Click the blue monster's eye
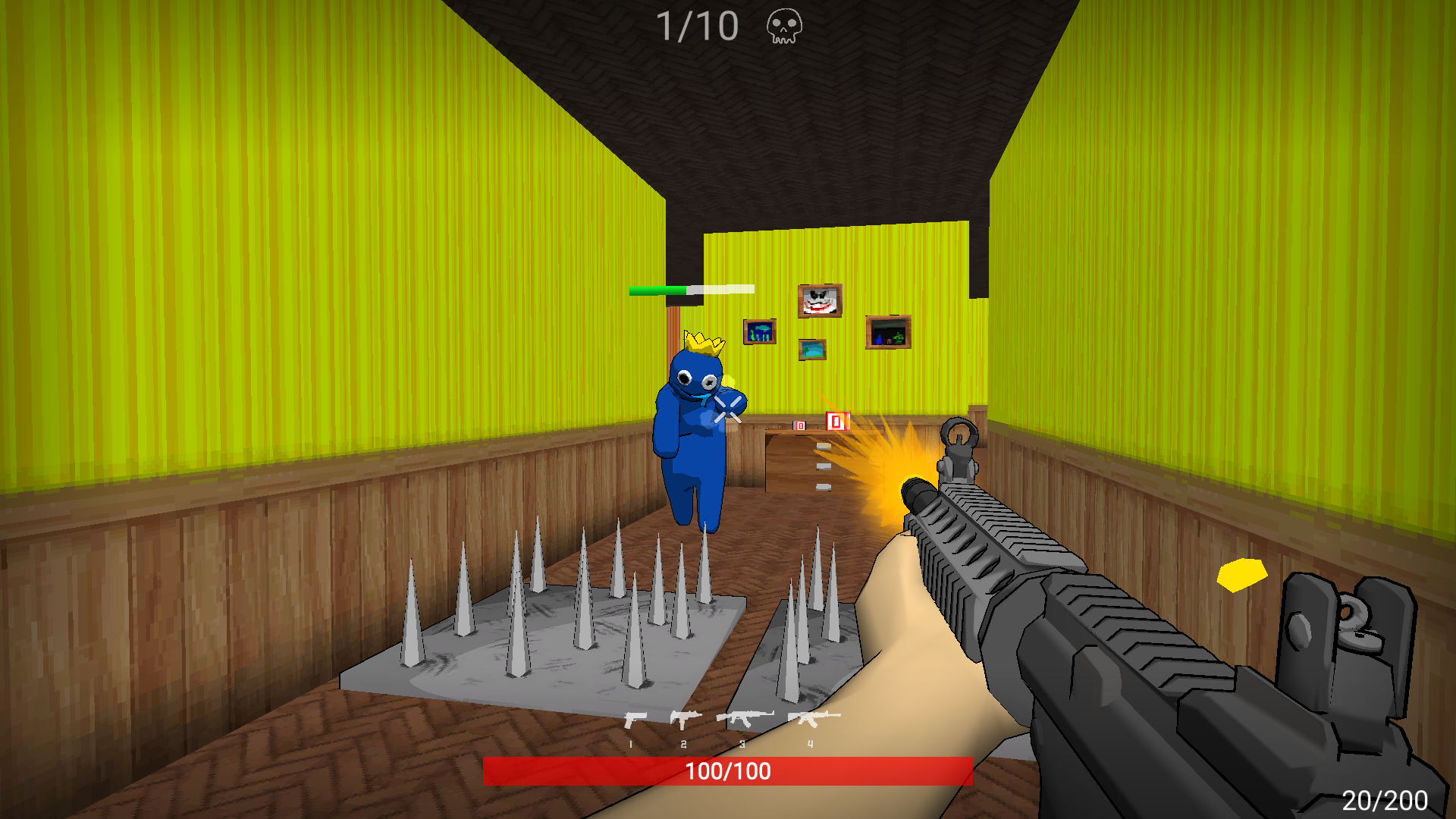Screen dimensions: 1456x819 (x=685, y=377)
